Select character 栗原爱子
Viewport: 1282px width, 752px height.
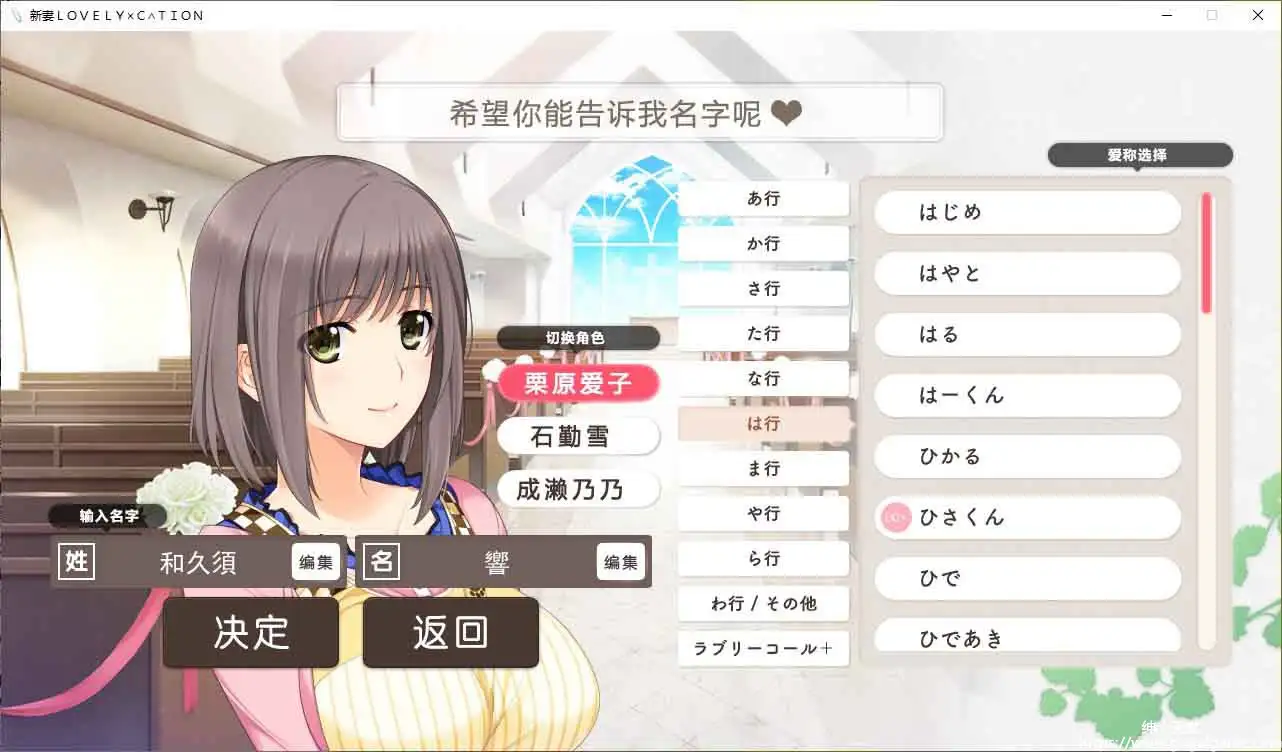[x=578, y=383]
